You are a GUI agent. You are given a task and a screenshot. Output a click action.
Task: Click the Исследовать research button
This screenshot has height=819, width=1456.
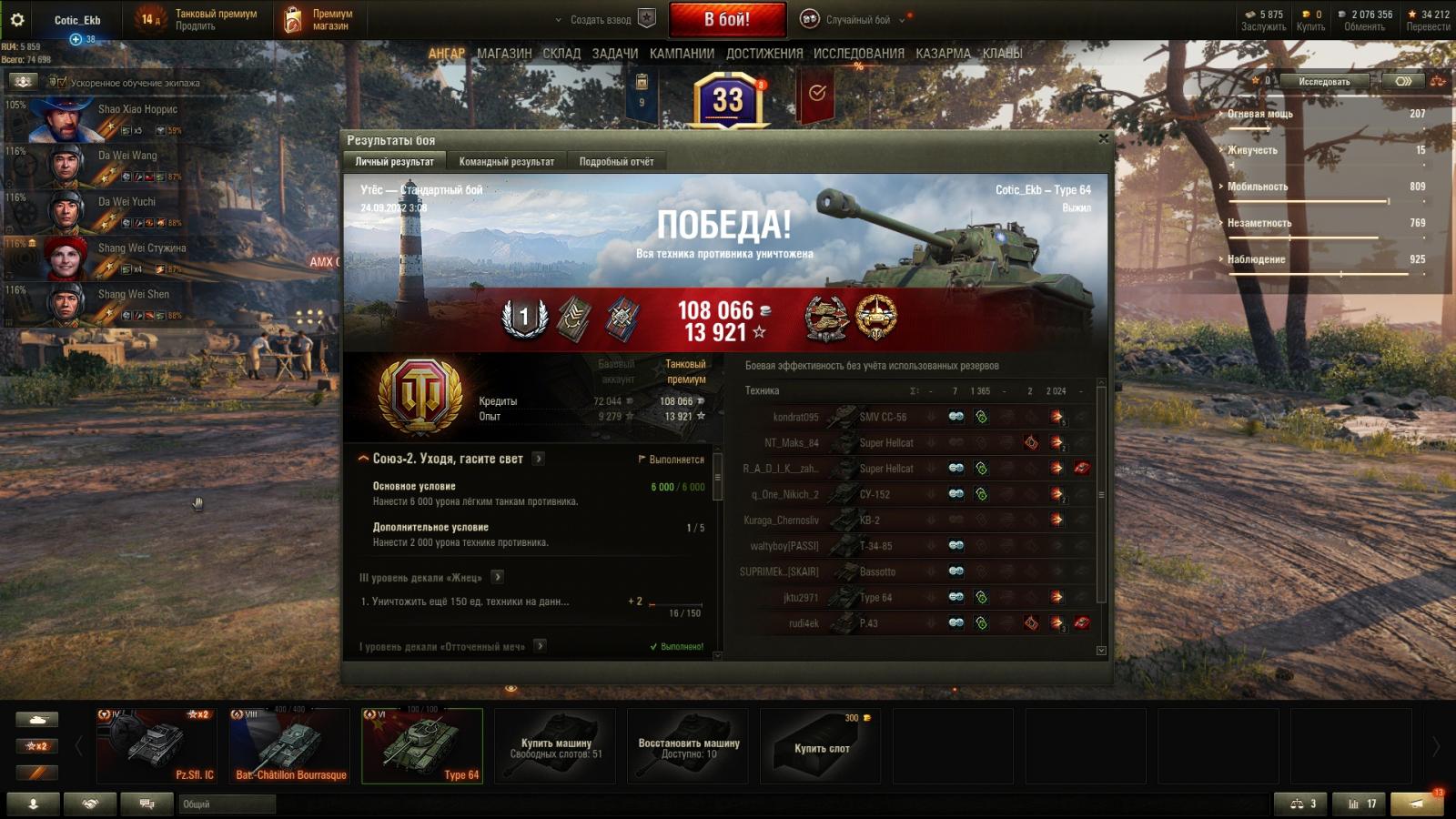point(1324,81)
